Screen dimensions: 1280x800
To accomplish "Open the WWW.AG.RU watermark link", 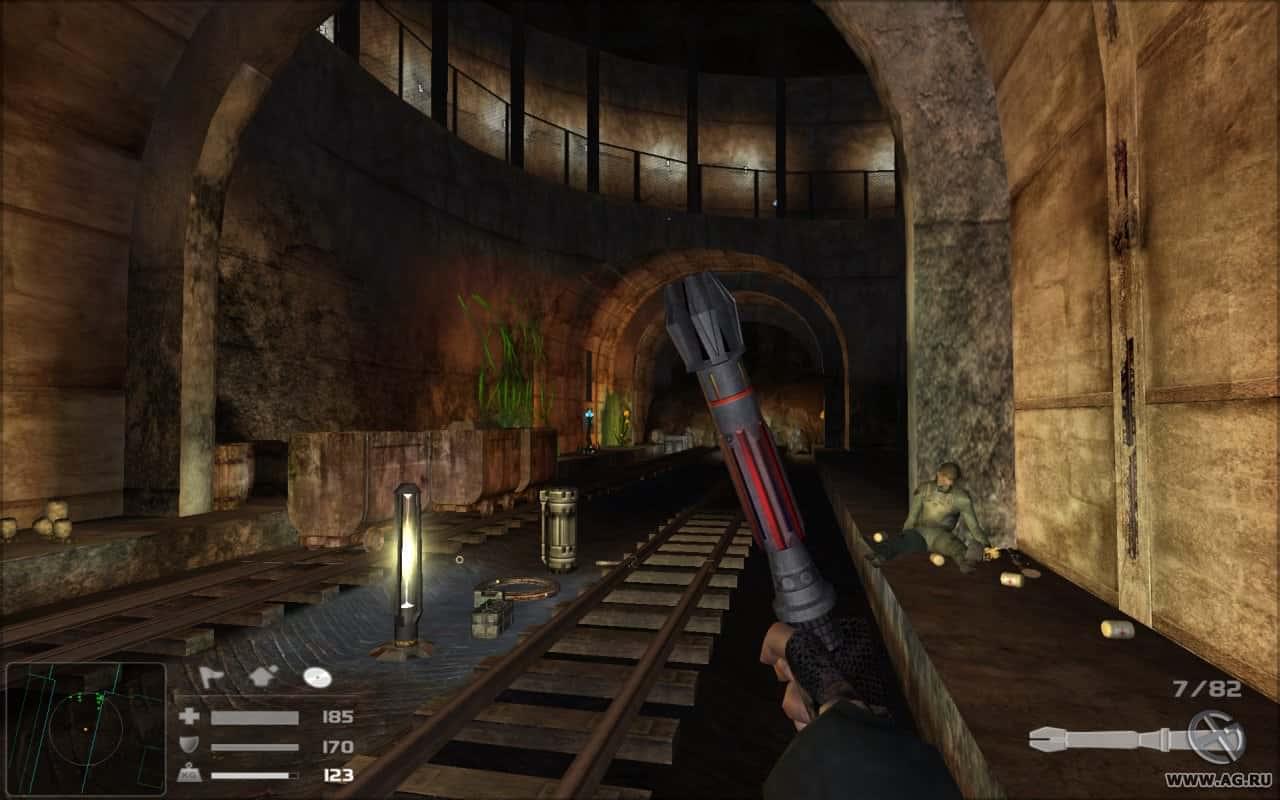I will tap(1219, 780).
